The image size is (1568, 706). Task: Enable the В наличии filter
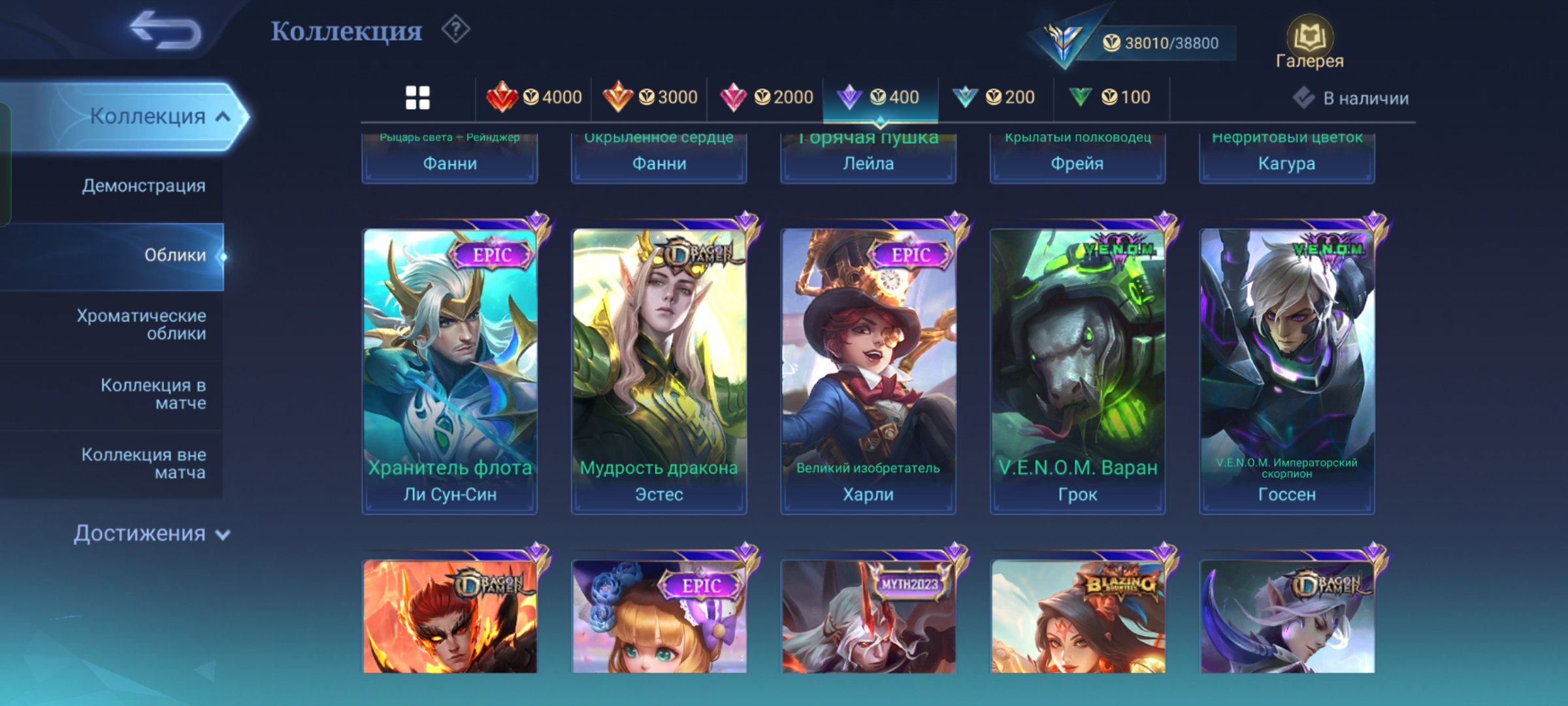(1352, 98)
